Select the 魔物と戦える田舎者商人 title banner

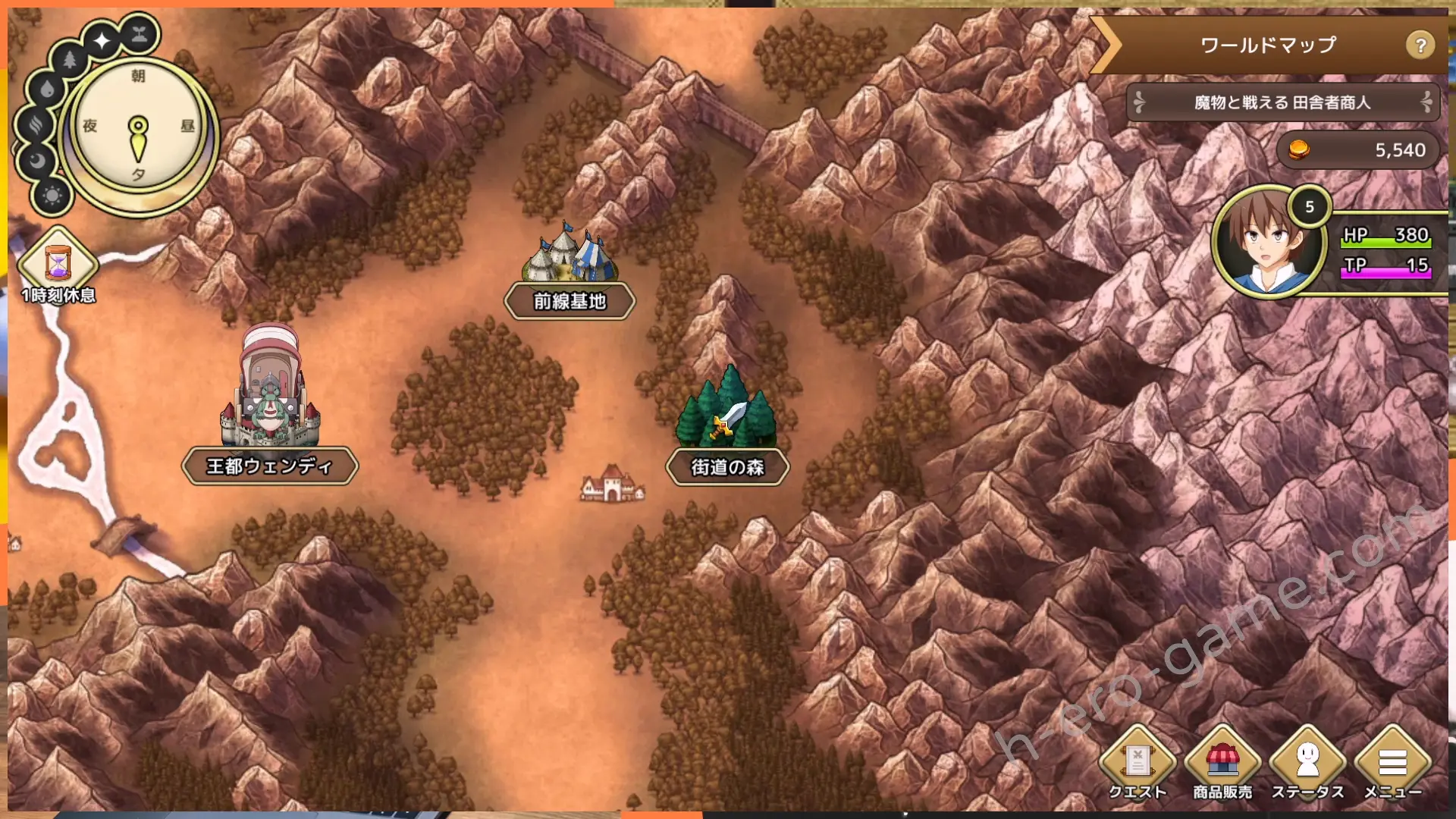pos(1282,102)
